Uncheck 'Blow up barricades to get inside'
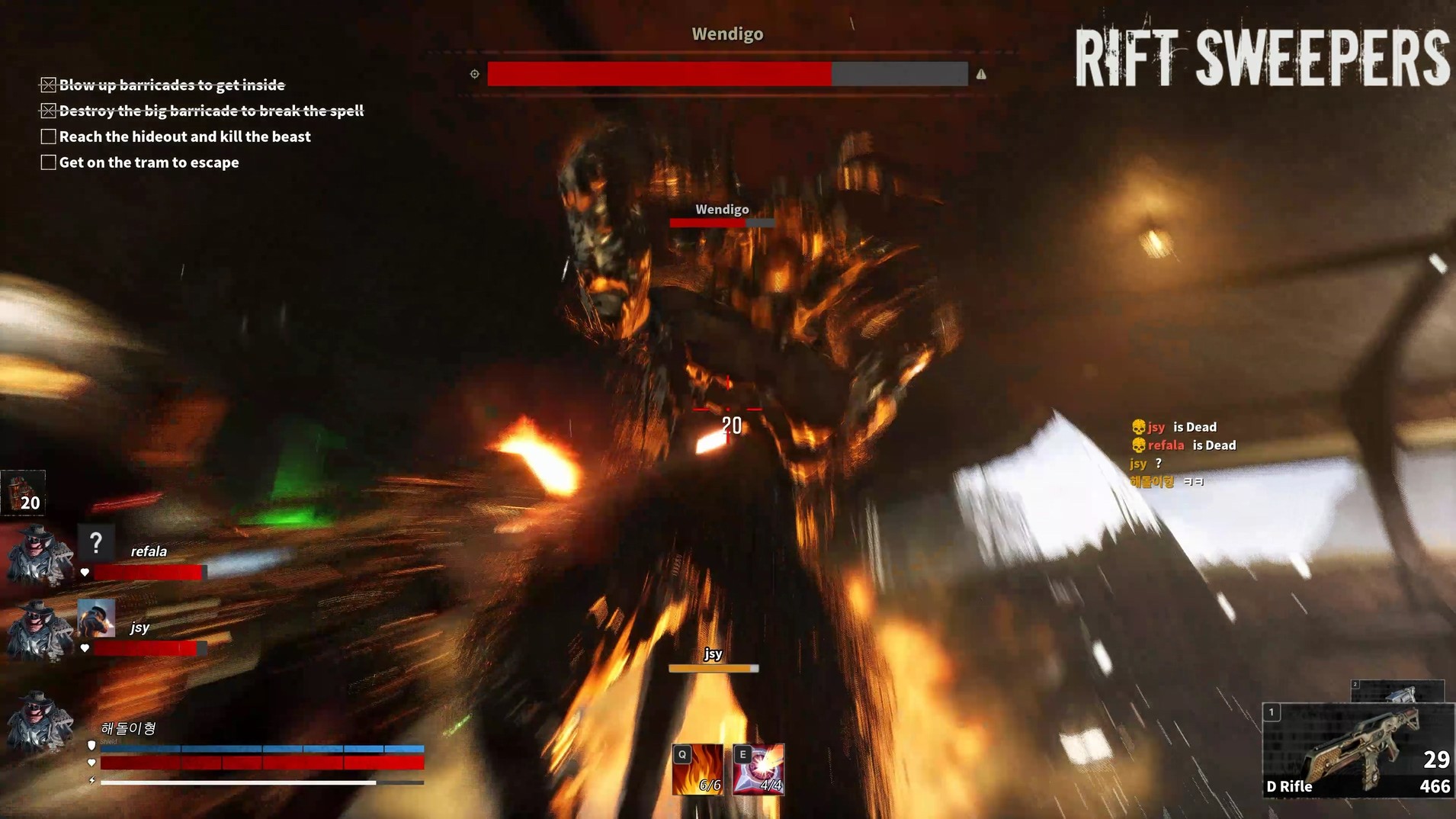 [x=48, y=84]
